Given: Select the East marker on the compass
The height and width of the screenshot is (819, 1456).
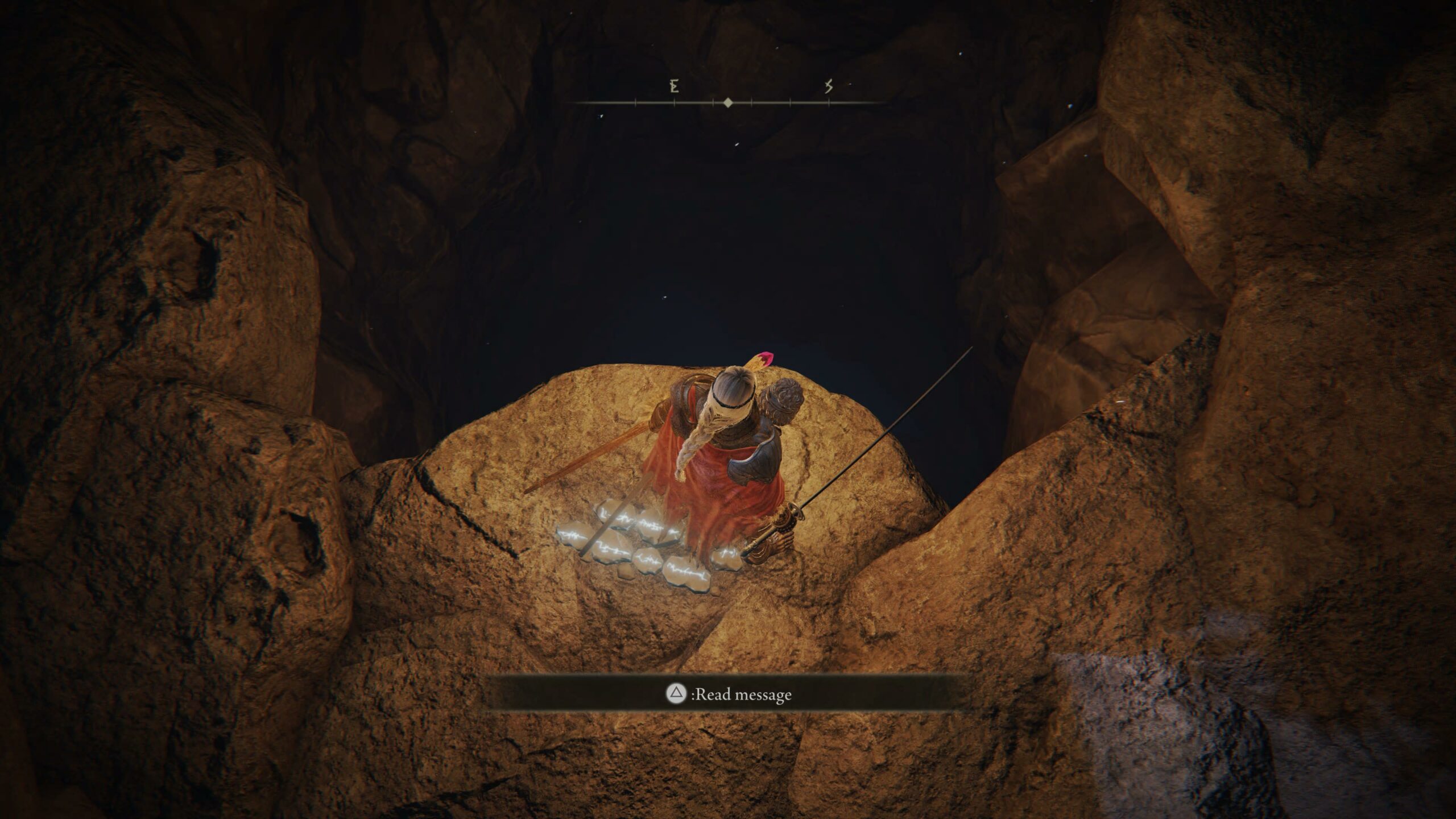Looking at the screenshot, I should [674, 87].
